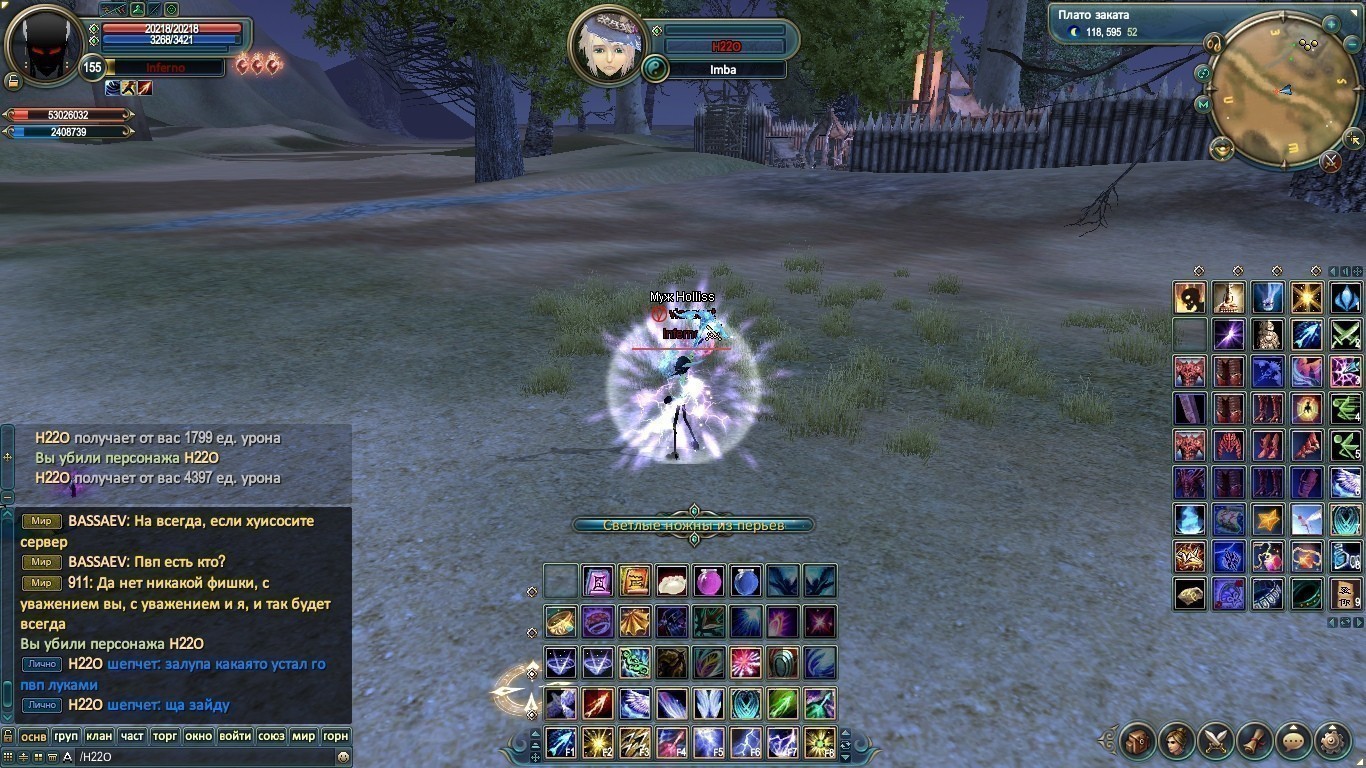Open the chat smiley emoticon picker
This screenshot has height=768, width=1366.
(x=343, y=757)
